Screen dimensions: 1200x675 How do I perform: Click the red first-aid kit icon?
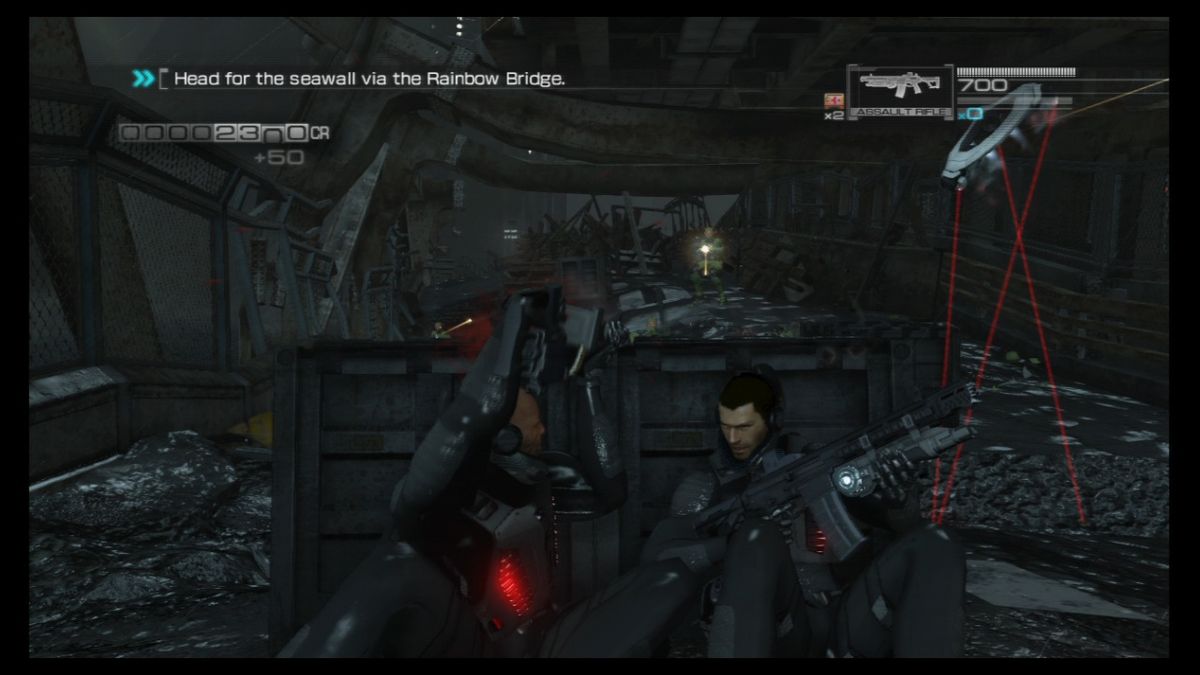[x=829, y=100]
